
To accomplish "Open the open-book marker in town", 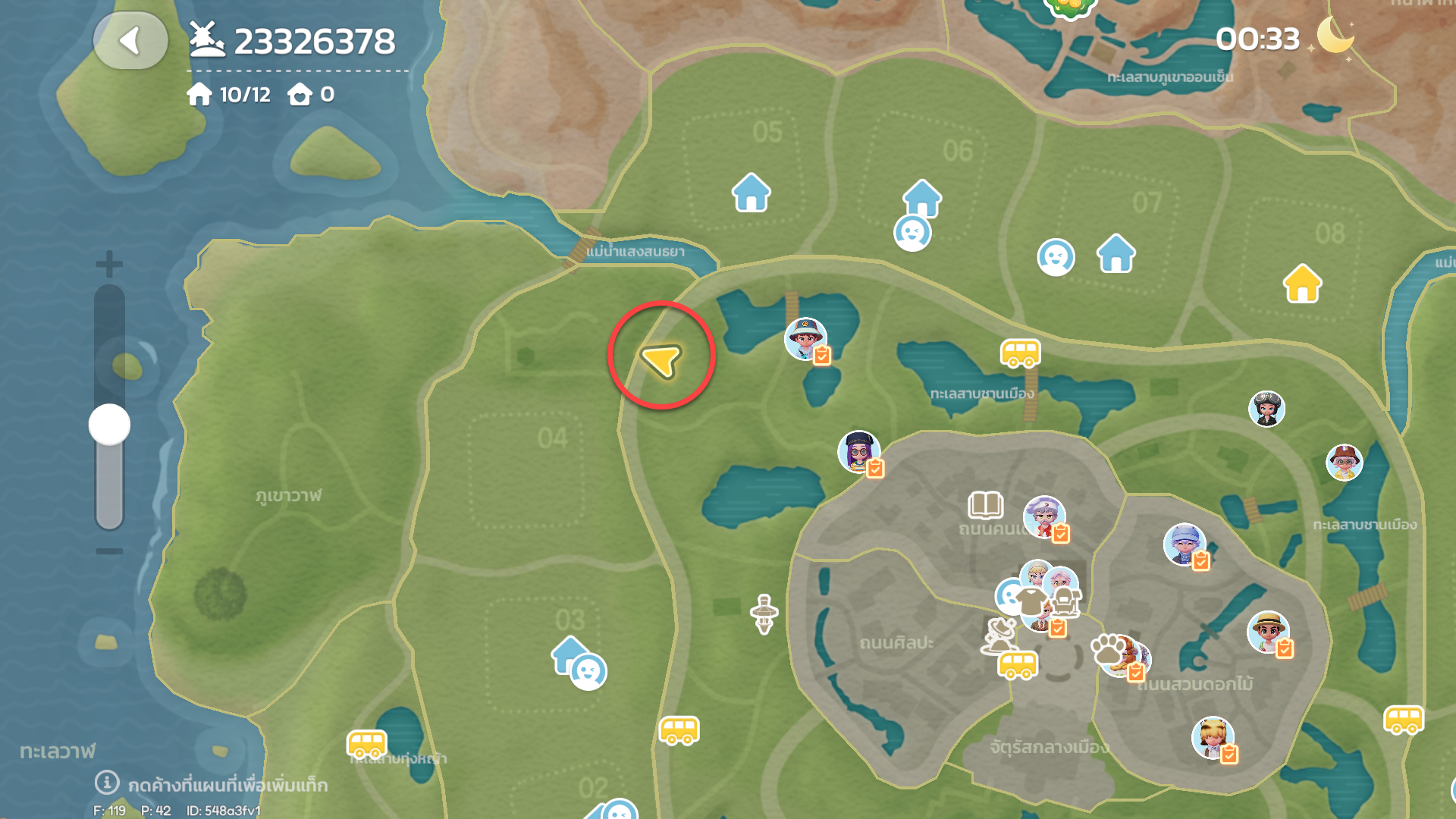I will click(x=985, y=504).
